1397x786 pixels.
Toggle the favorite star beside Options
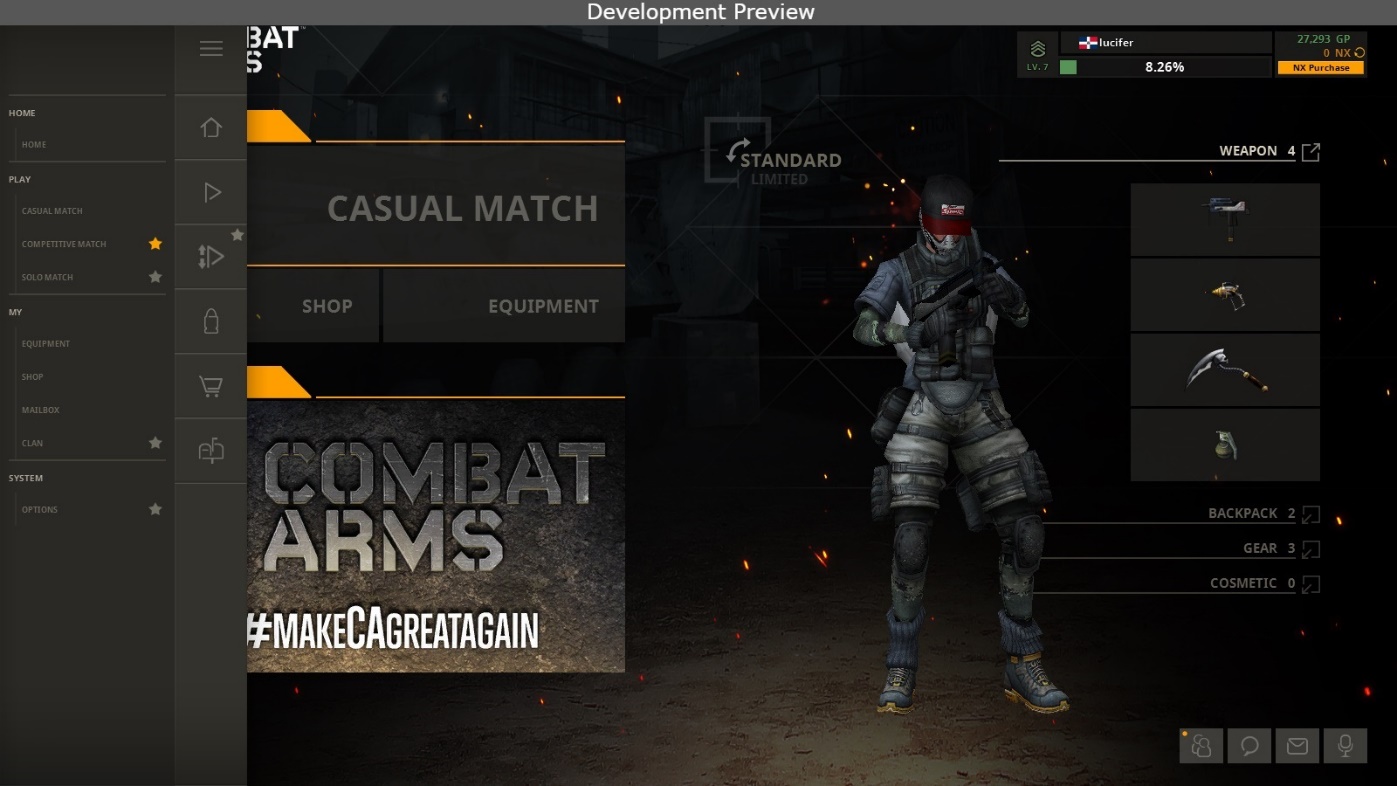click(x=155, y=509)
